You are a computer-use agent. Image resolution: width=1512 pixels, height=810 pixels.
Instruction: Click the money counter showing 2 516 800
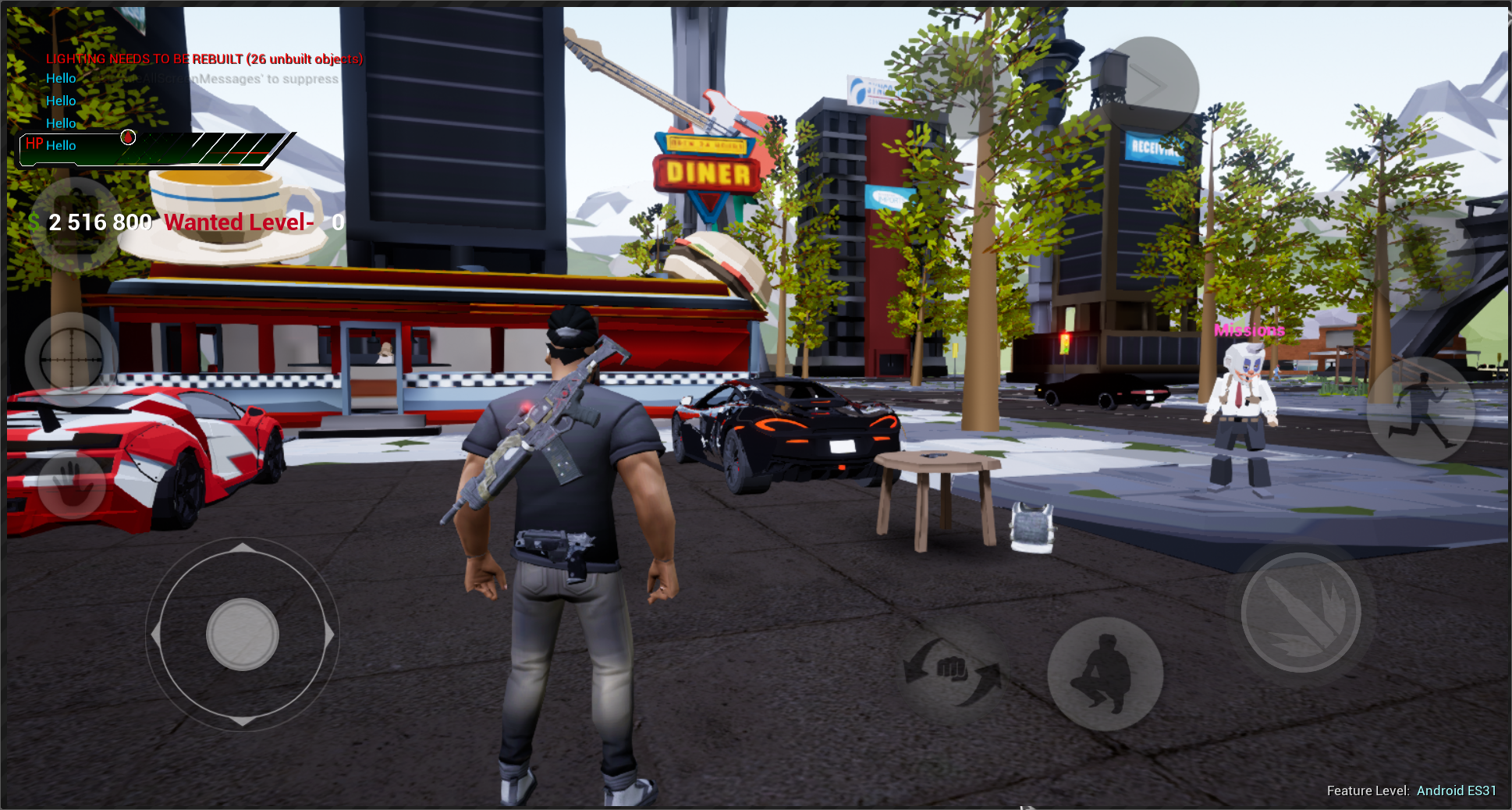100,222
